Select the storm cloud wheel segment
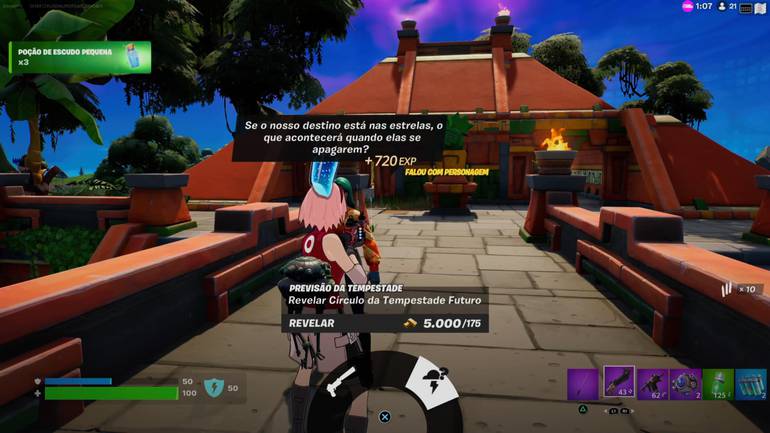 click(x=436, y=384)
